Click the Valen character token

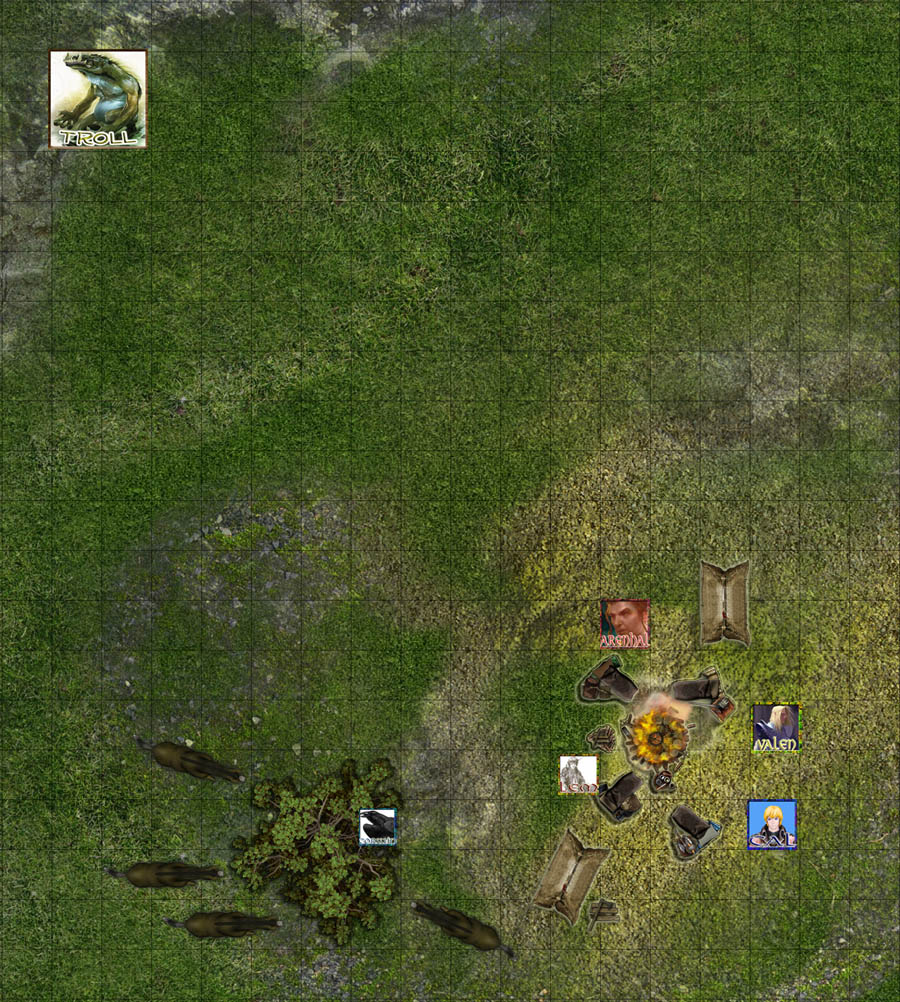(776, 728)
